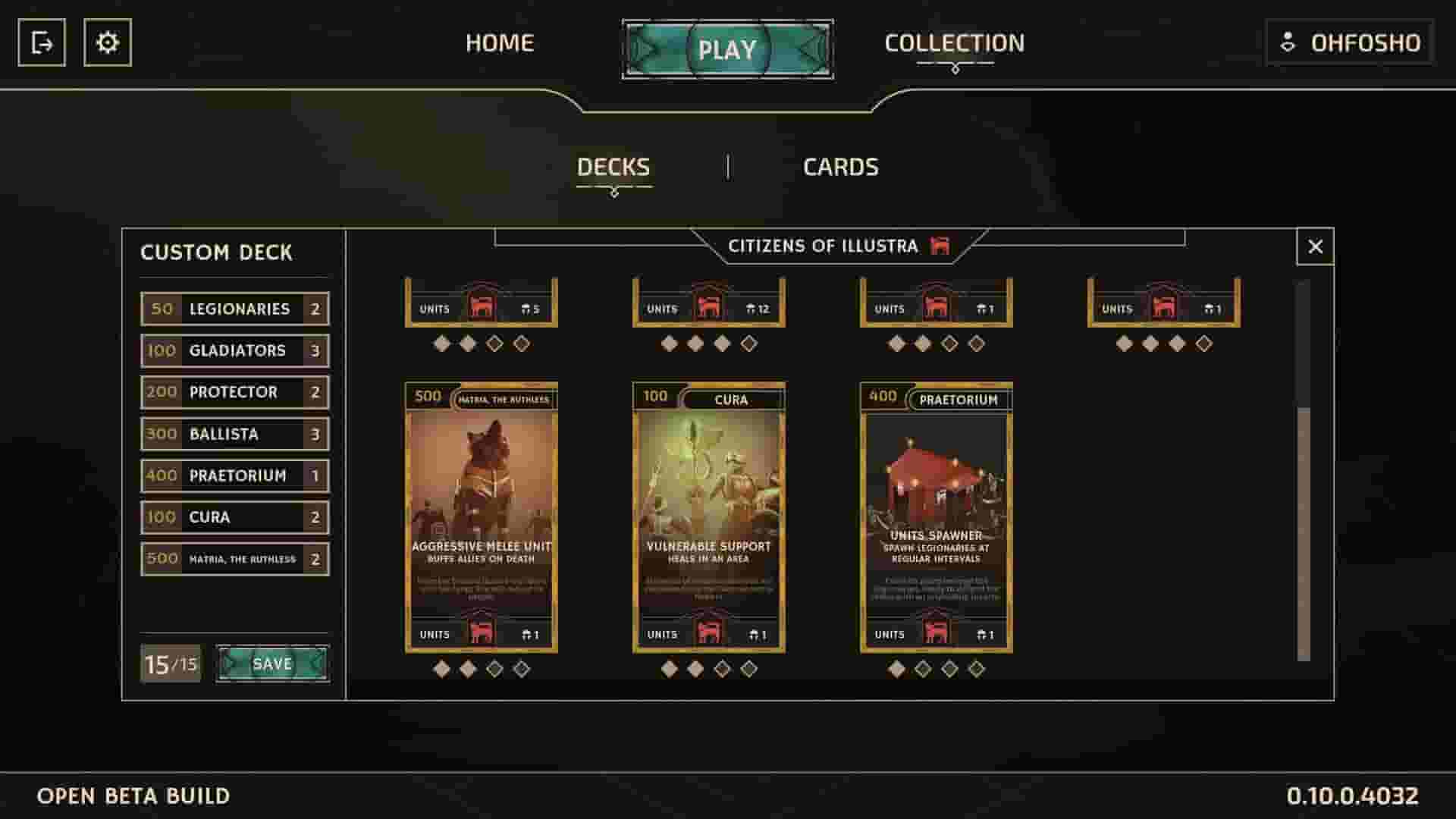The image size is (1456, 819).
Task: Save the custom deck
Action: pos(275,662)
